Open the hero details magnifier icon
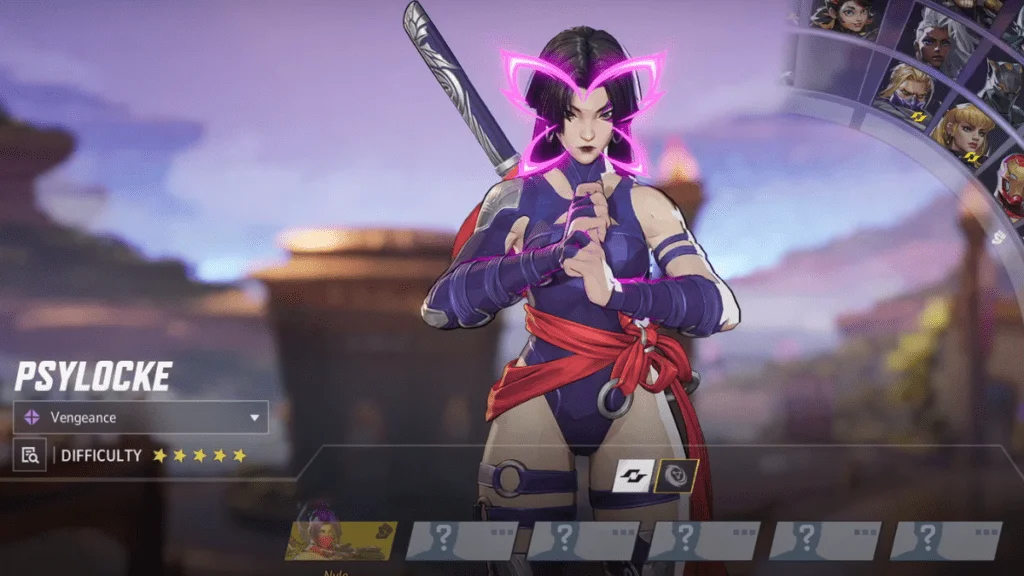This screenshot has height=576, width=1024. point(30,455)
